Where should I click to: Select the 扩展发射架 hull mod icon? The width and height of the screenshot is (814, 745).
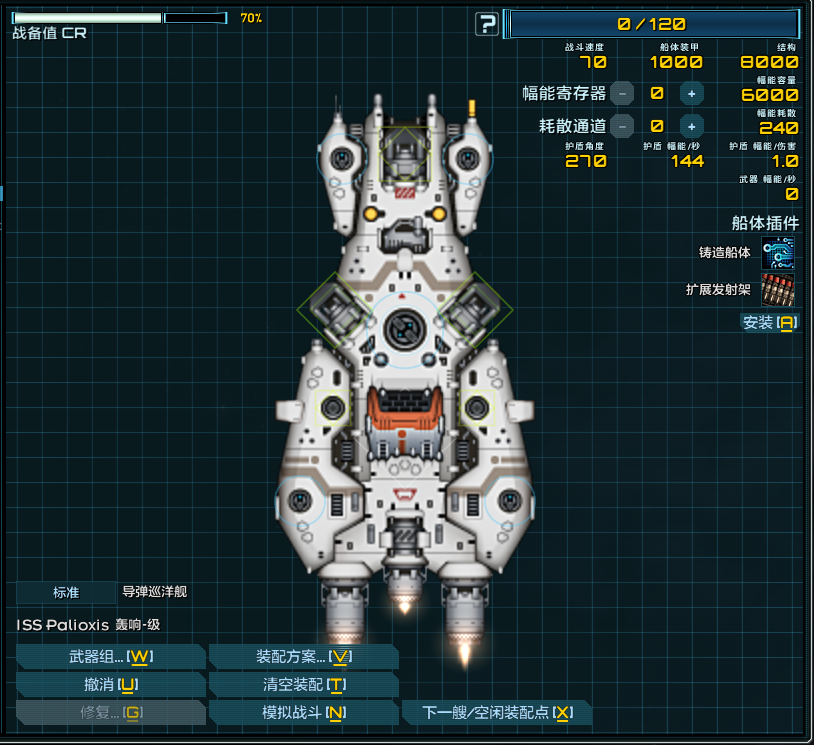(x=778, y=290)
